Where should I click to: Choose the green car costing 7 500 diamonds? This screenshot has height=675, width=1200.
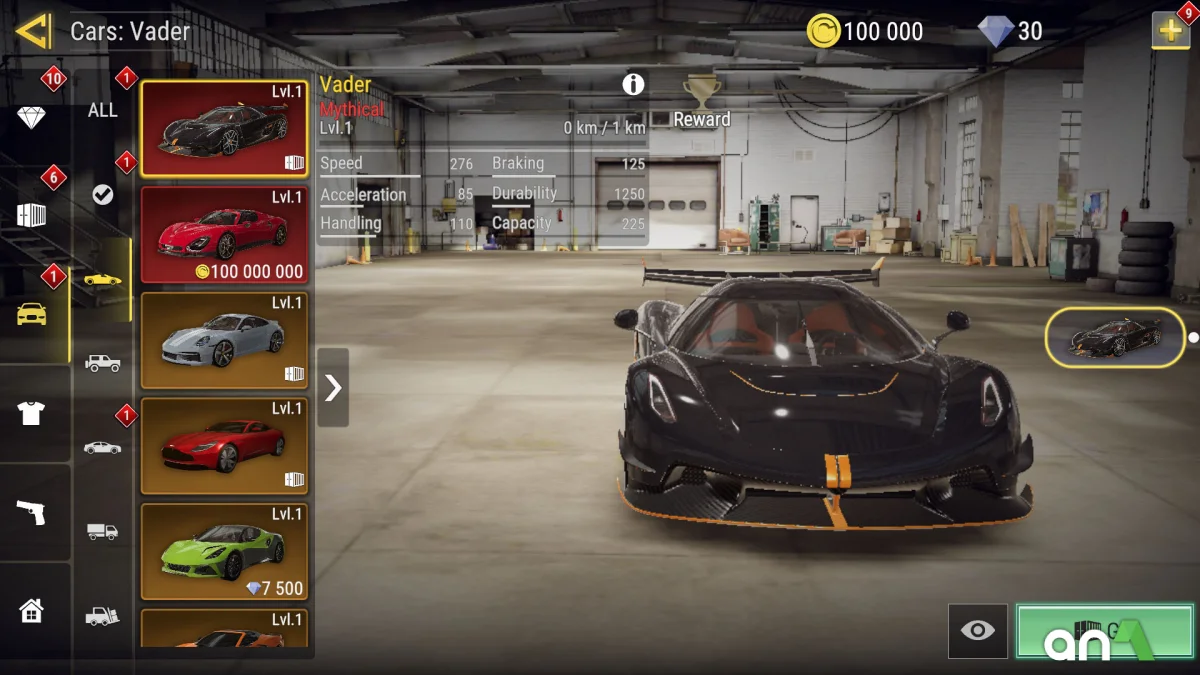point(224,551)
